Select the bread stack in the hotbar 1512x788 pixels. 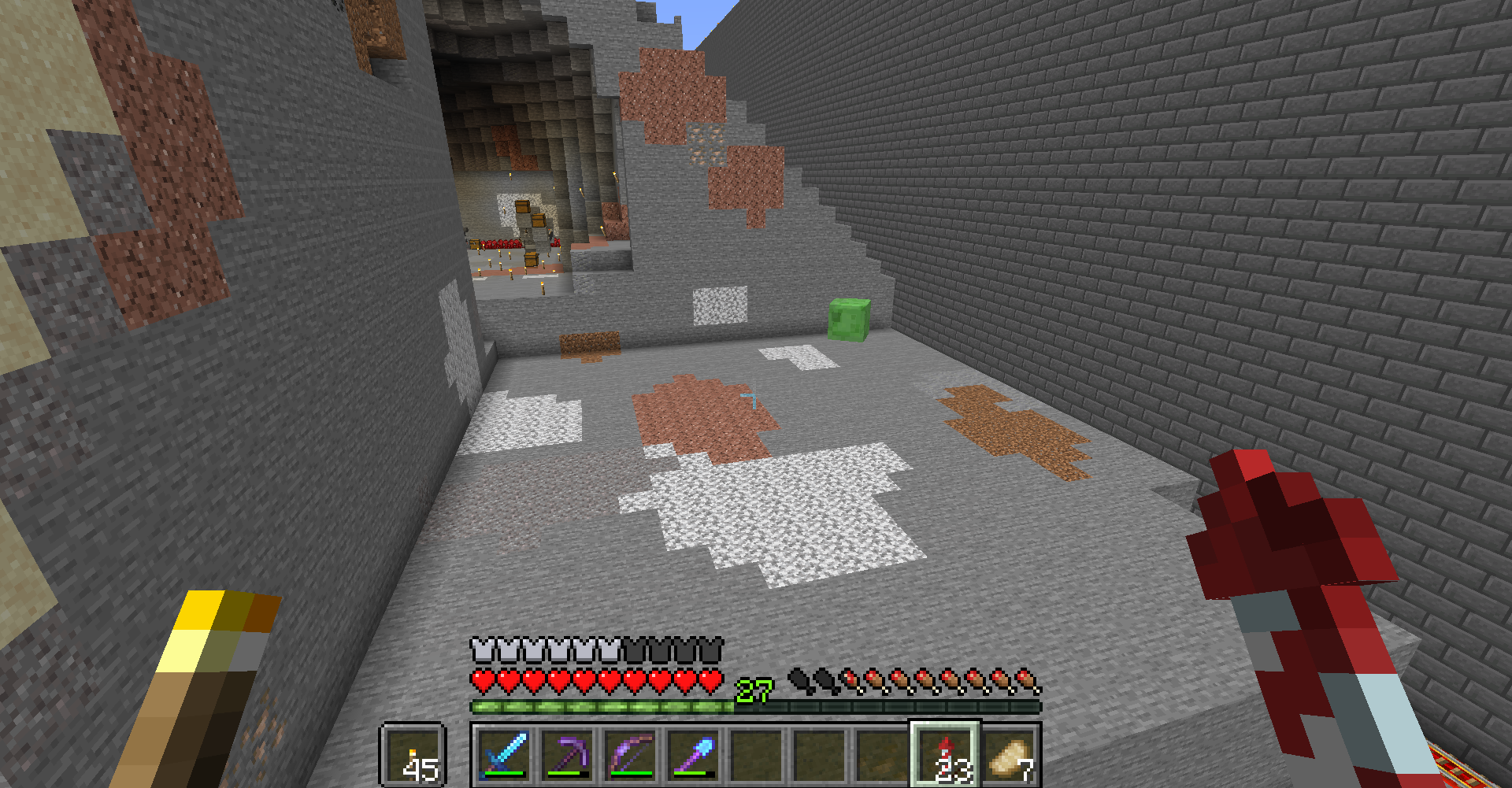tap(1010, 756)
